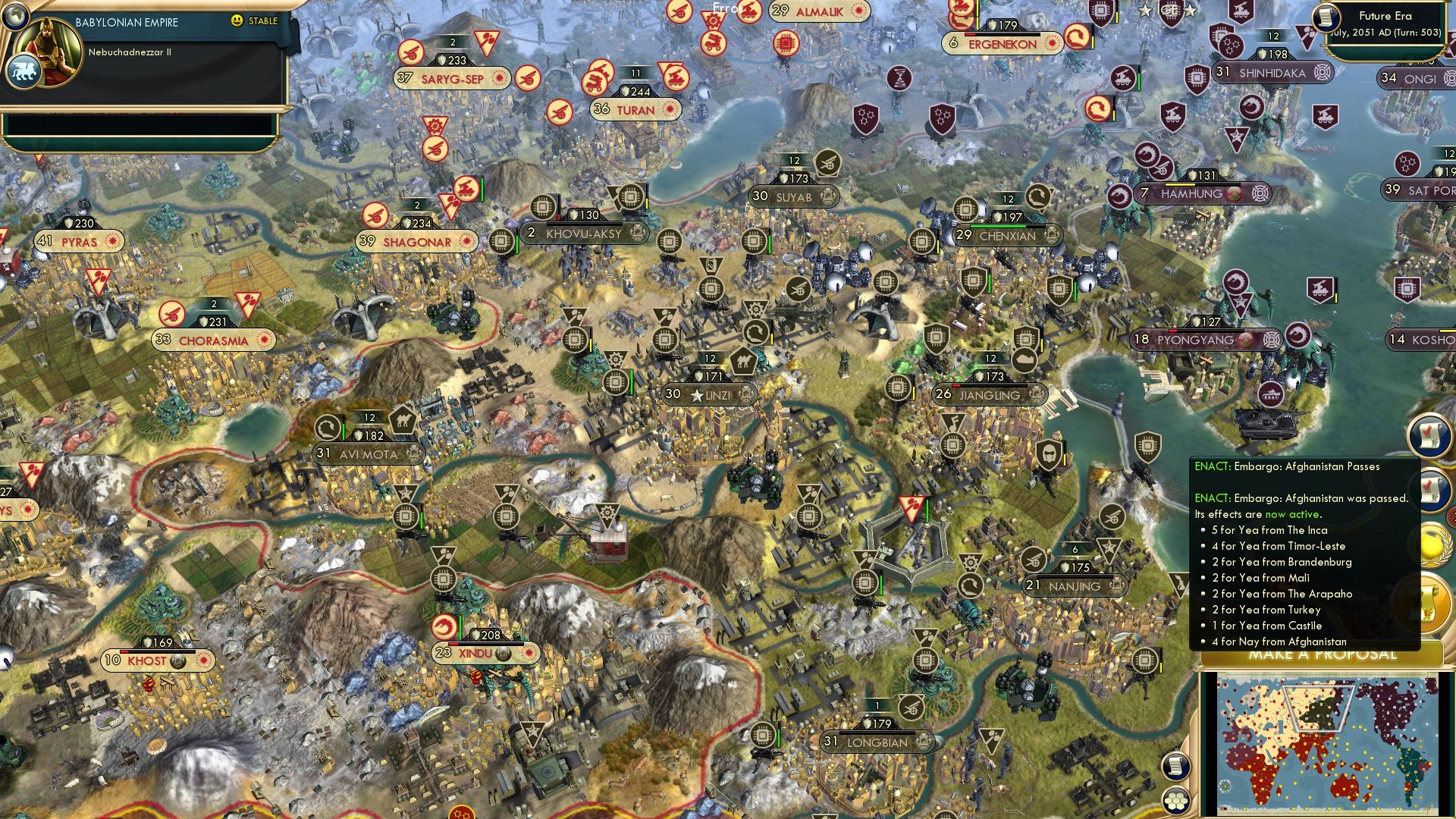Image resolution: width=1456 pixels, height=819 pixels.
Task: Click a location on the minimap
Action: [x=1327, y=743]
